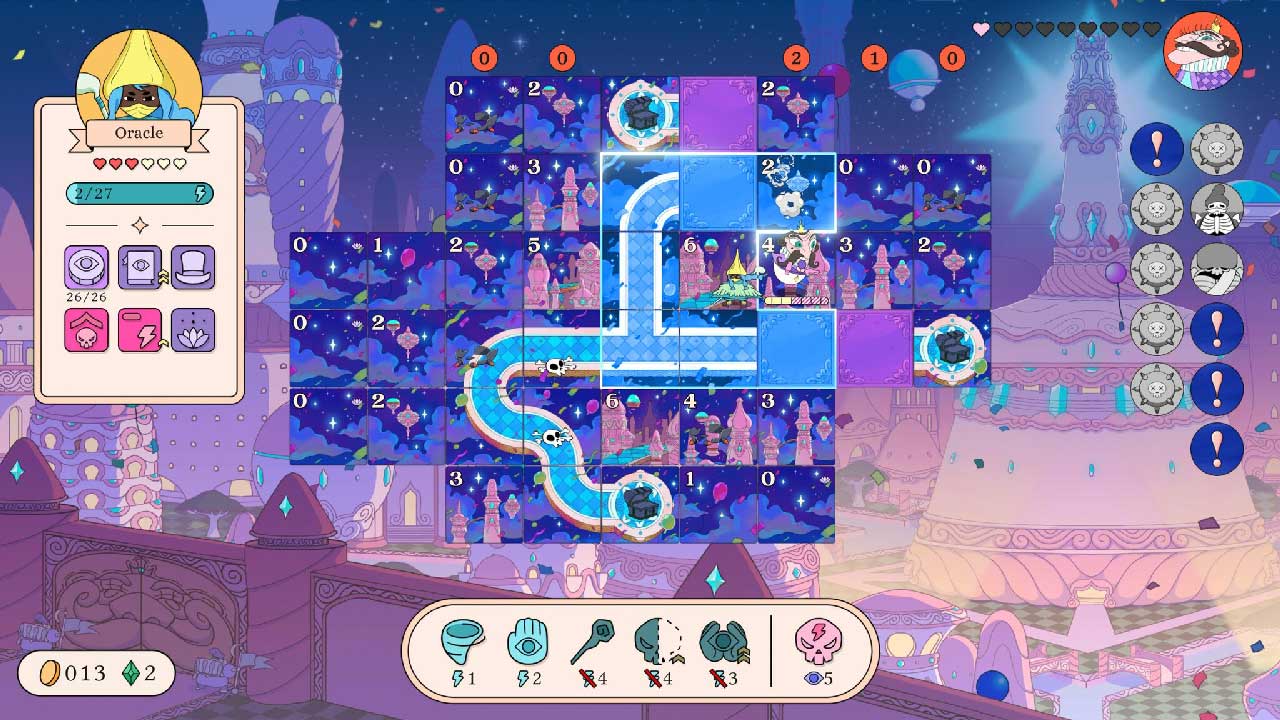Inspect the skeleton with beanie enemy token

1217,209
